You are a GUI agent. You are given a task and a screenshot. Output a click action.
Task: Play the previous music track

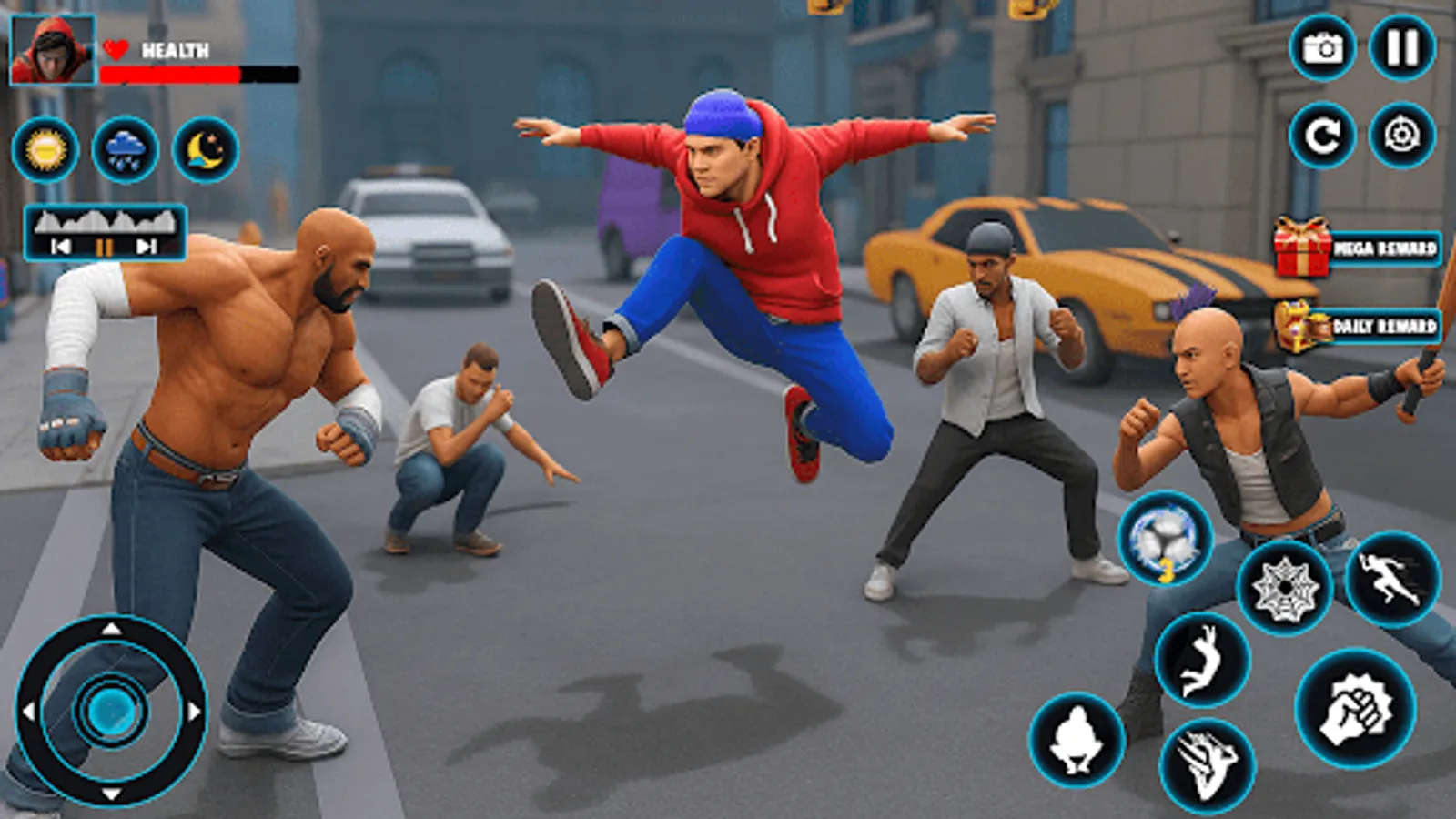tap(60, 244)
